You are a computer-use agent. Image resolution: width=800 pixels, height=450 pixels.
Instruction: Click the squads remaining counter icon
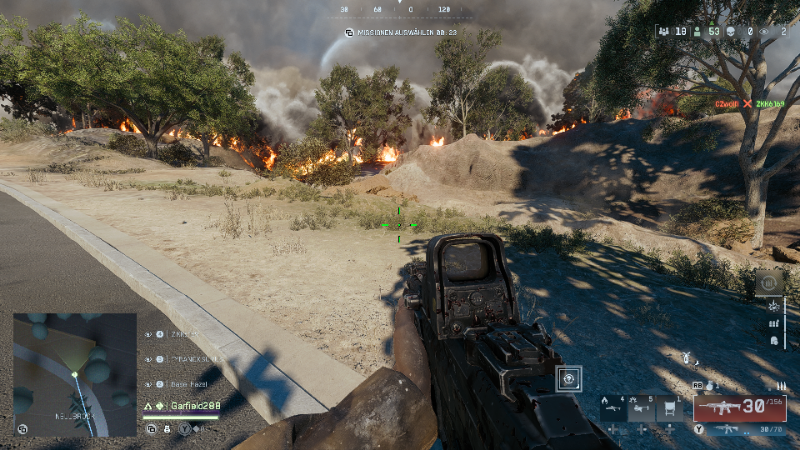pos(665,31)
